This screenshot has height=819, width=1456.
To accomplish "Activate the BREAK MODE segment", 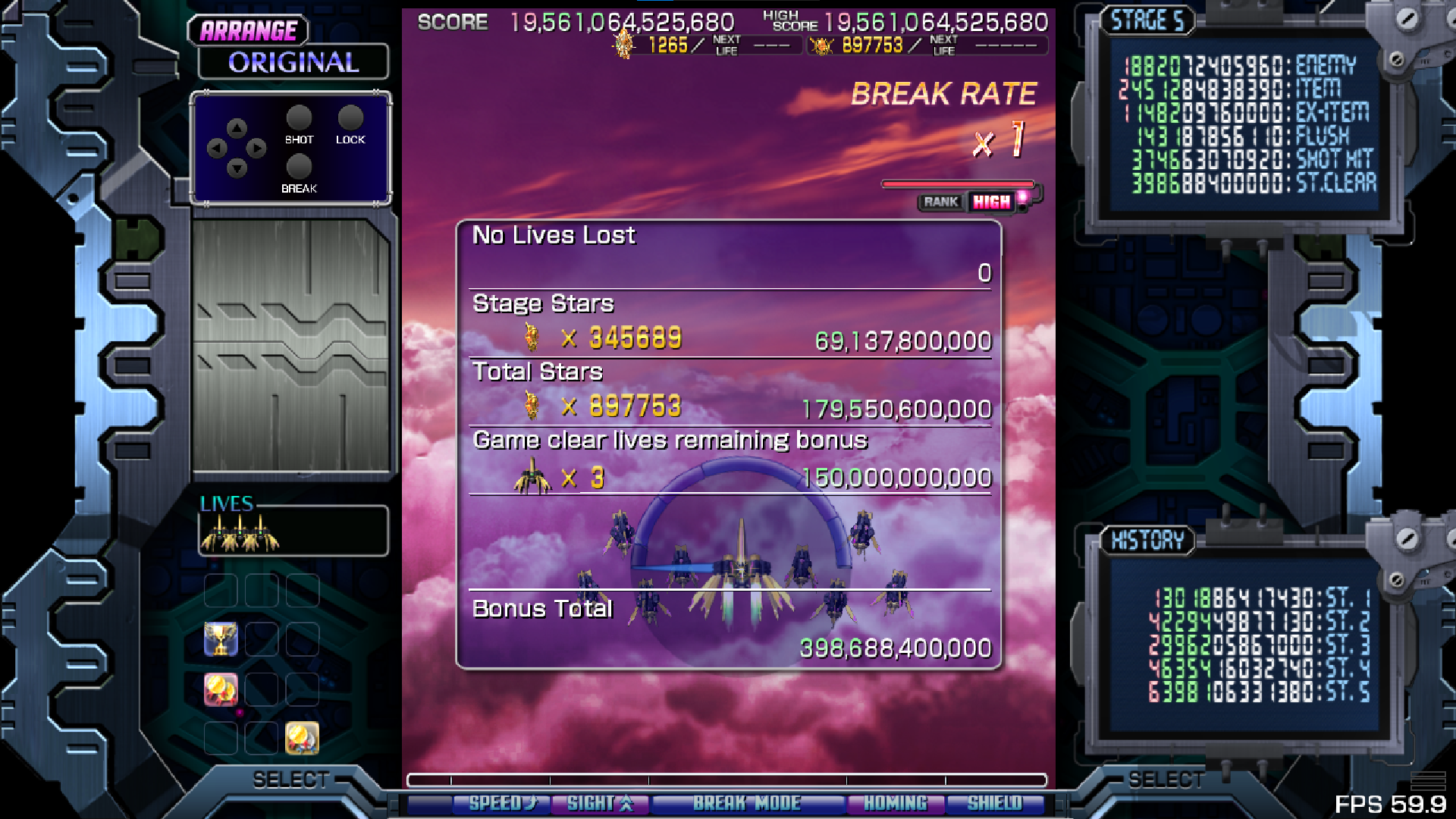I will (x=747, y=803).
